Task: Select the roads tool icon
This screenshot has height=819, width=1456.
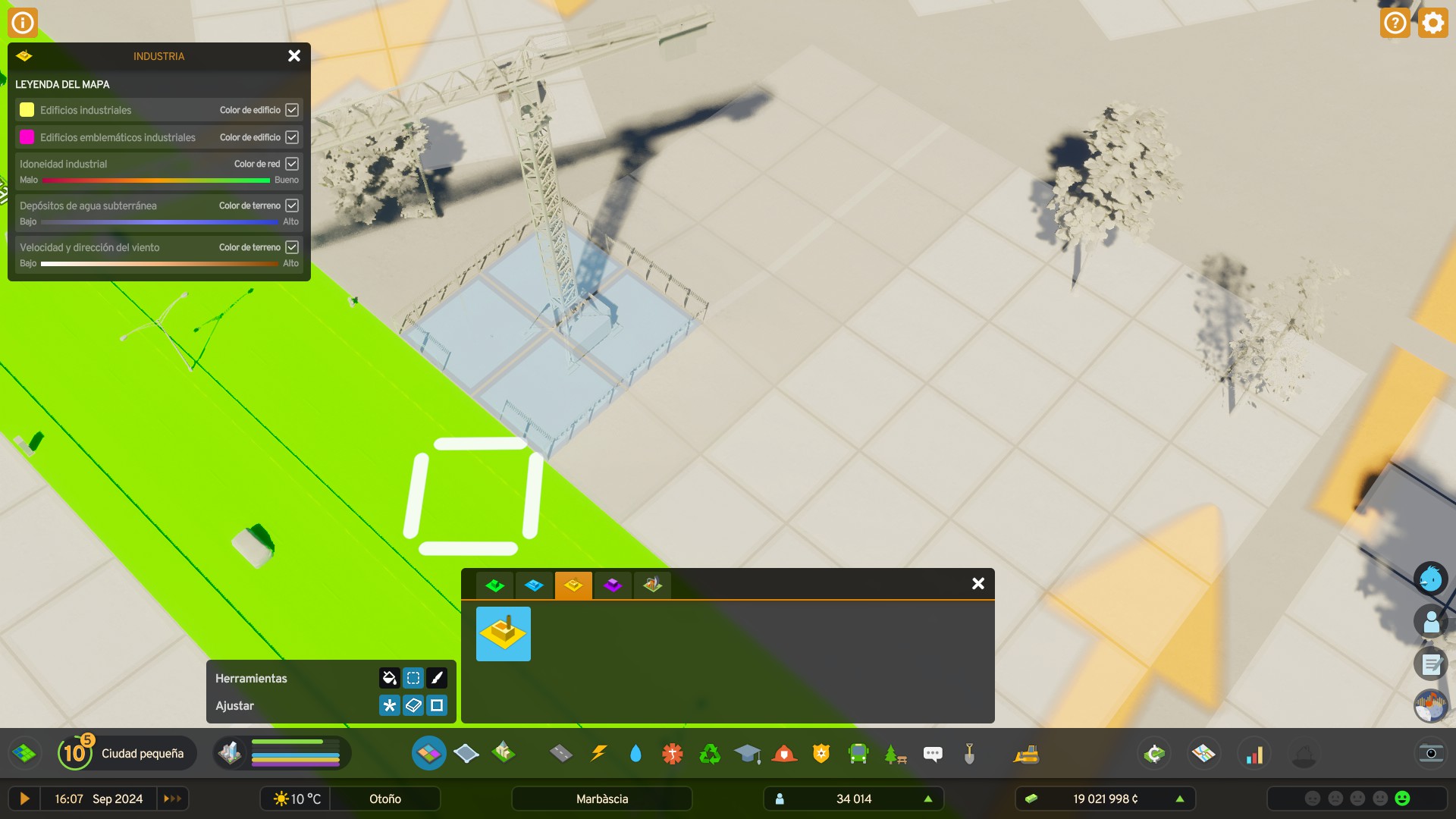Action: point(562,753)
